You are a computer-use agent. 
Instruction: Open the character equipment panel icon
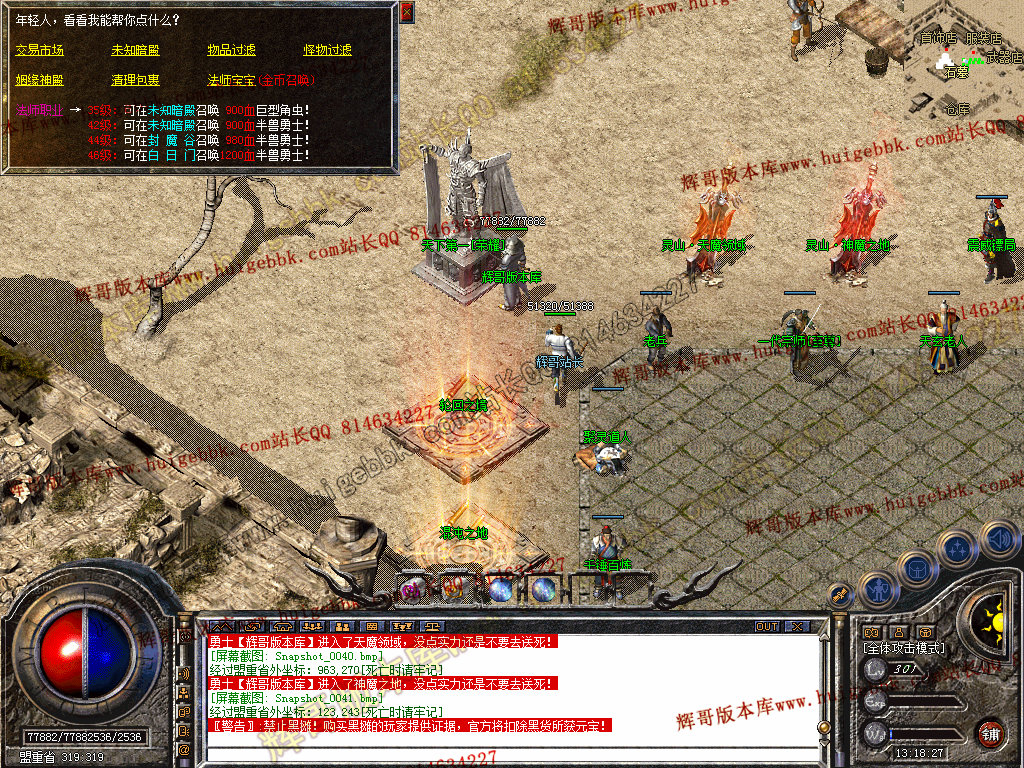coord(877,588)
